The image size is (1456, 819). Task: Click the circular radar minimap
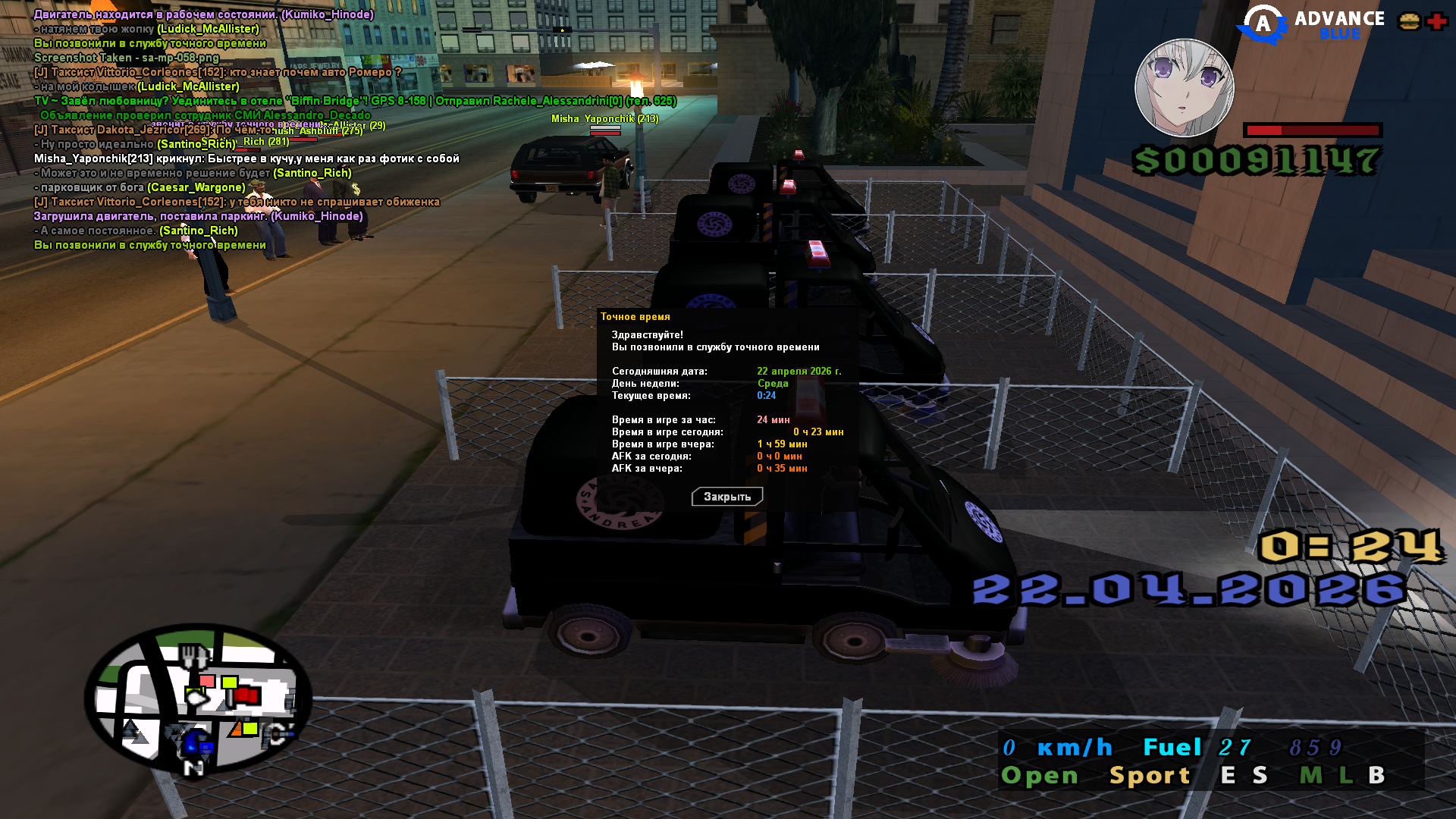(x=199, y=698)
